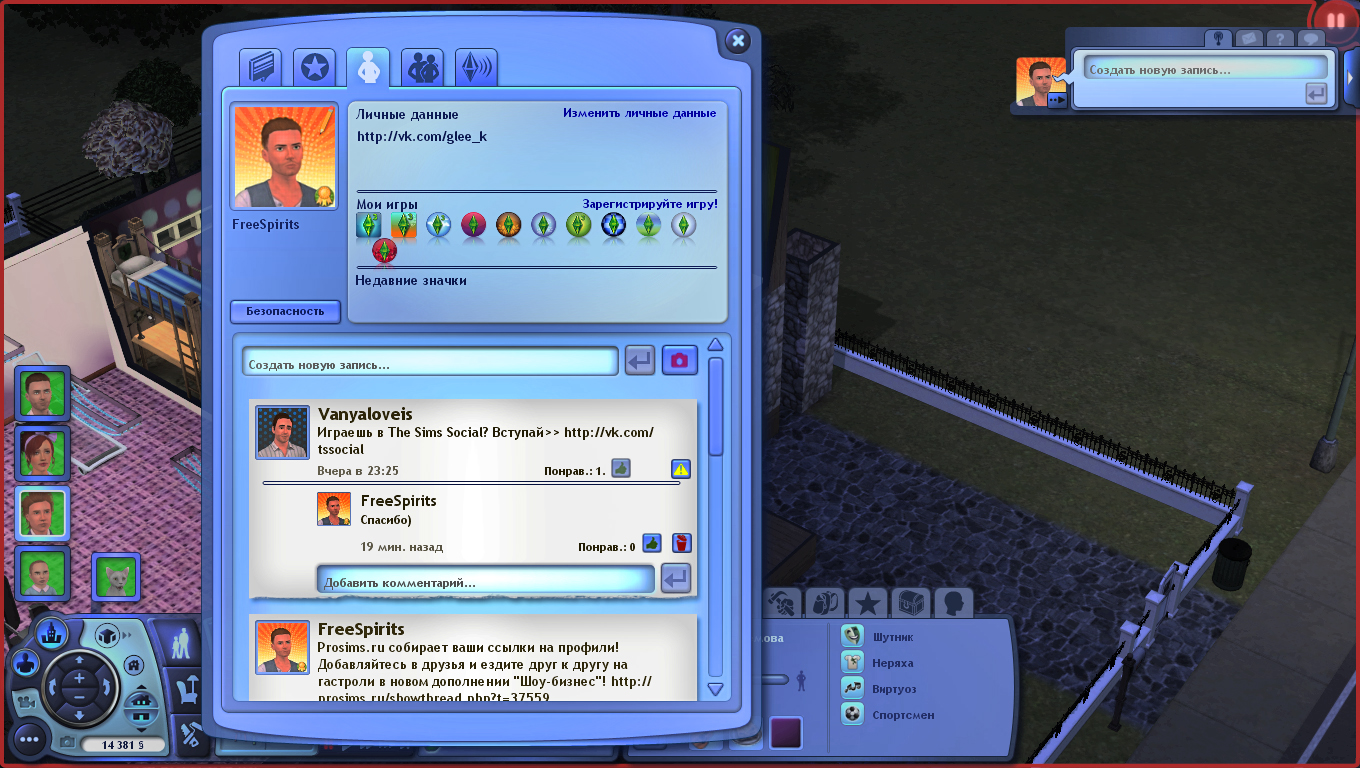This screenshot has width=1360, height=768.
Task: Delete the 'Спасибо)' comment with the red trash icon
Action: coord(681,543)
